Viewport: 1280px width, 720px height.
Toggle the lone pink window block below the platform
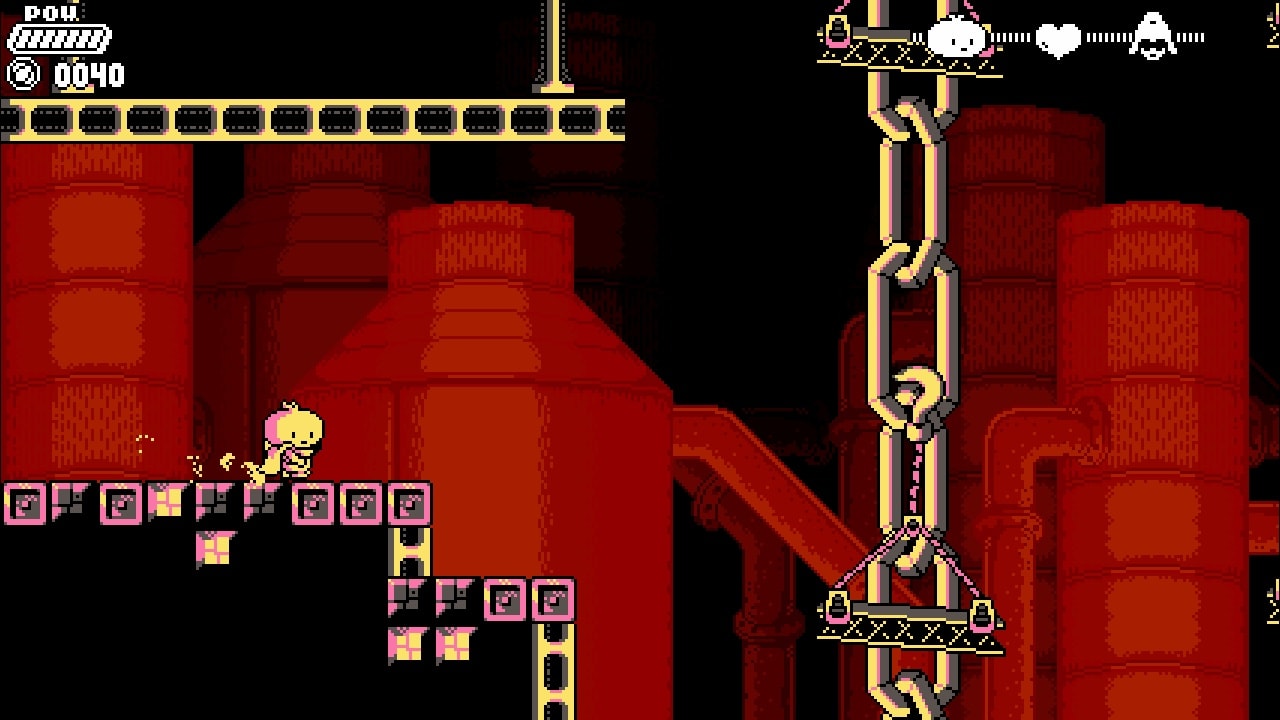click(215, 546)
